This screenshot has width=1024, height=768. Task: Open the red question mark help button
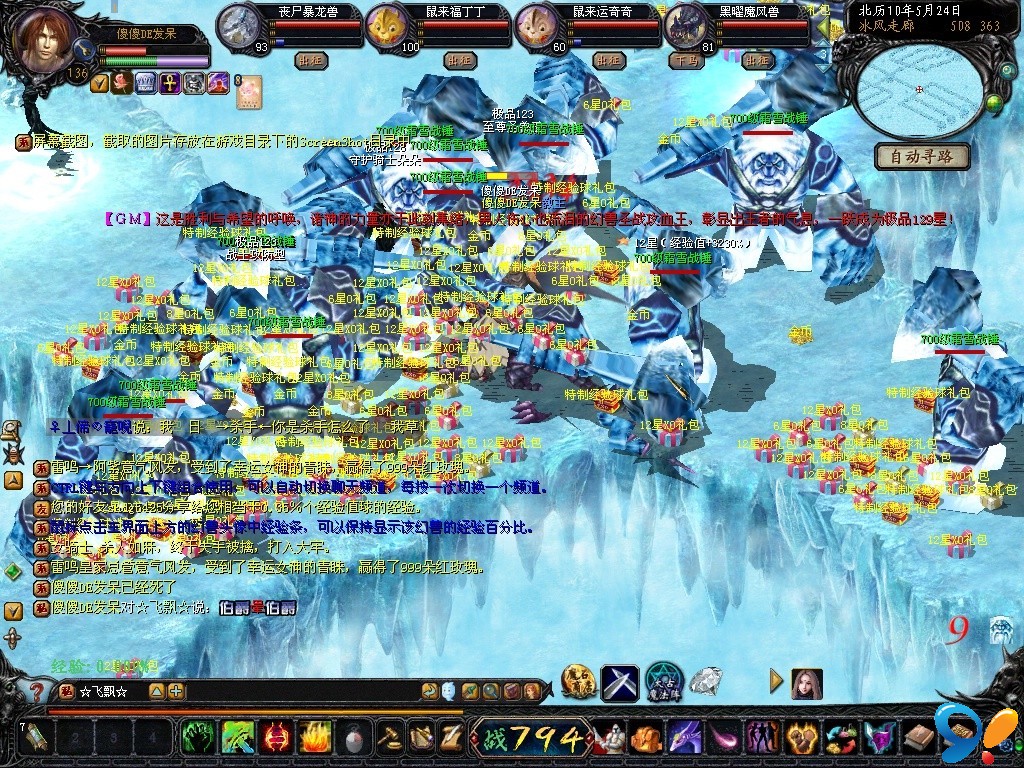coord(36,691)
